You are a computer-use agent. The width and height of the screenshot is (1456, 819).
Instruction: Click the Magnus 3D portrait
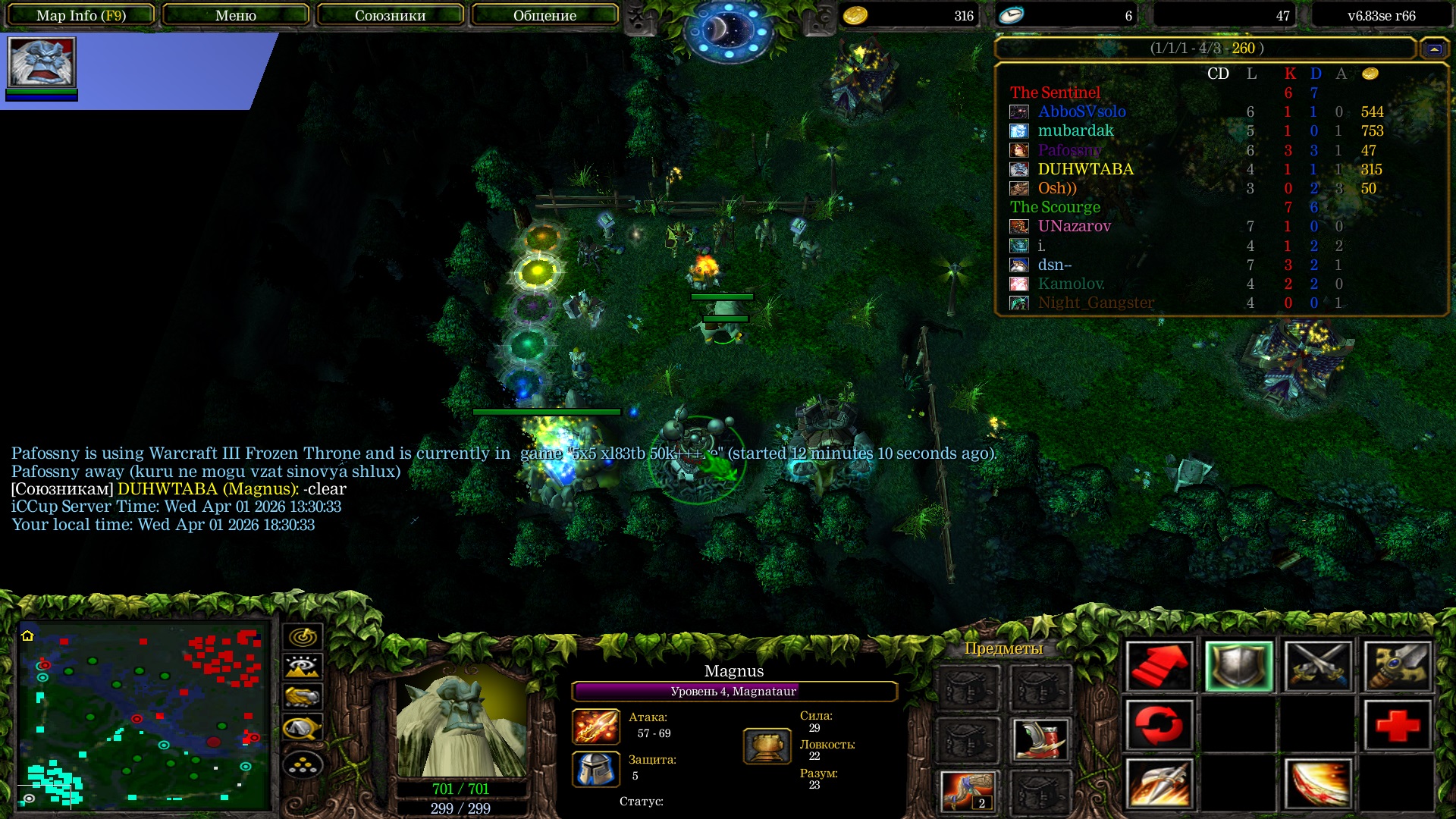point(461,724)
